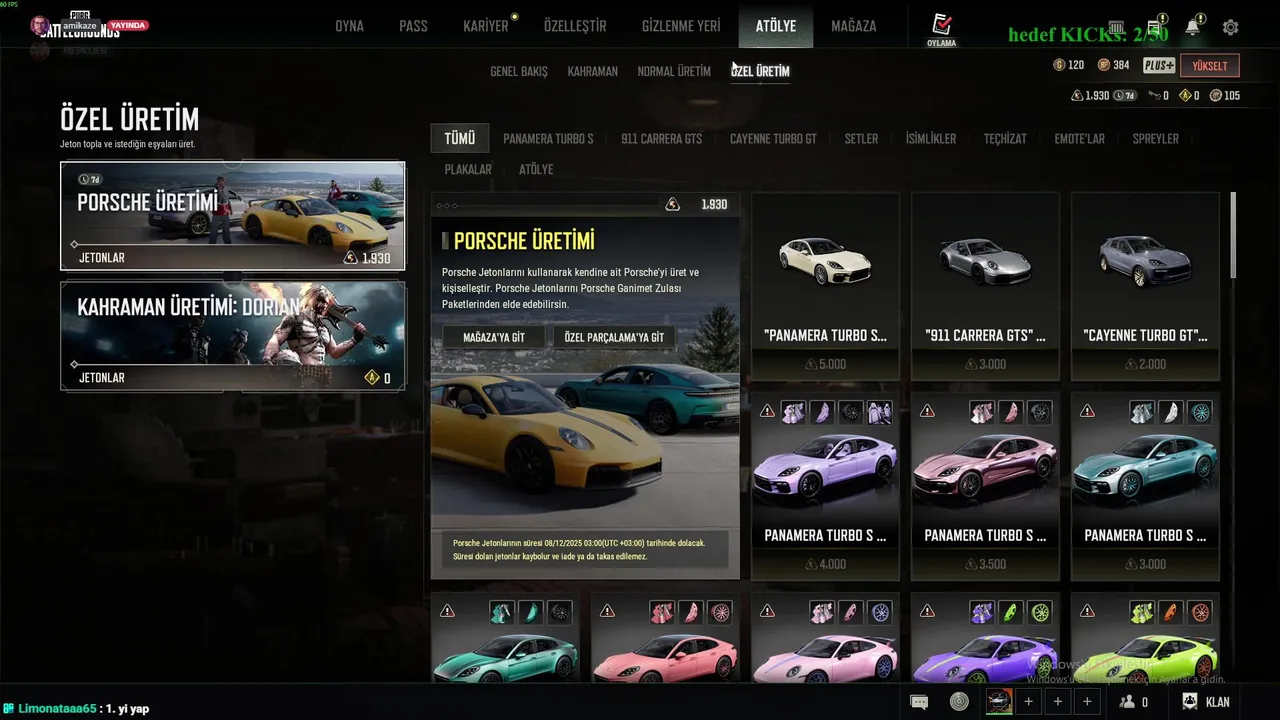Pick the grey Cayenne Turbo GT item
Viewport: 1280px width, 720px height.
click(1145, 285)
